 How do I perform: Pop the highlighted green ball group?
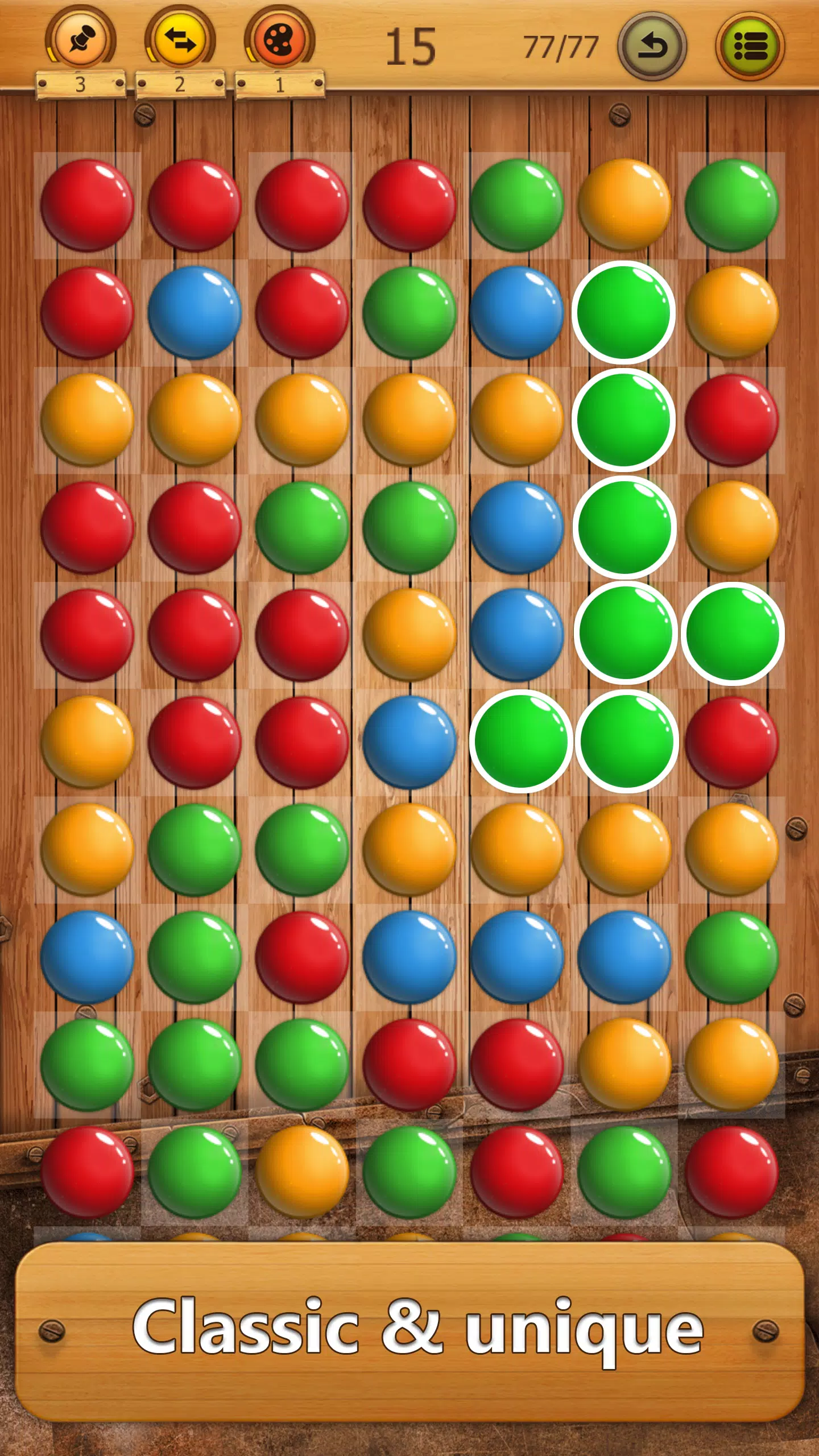tap(623, 529)
